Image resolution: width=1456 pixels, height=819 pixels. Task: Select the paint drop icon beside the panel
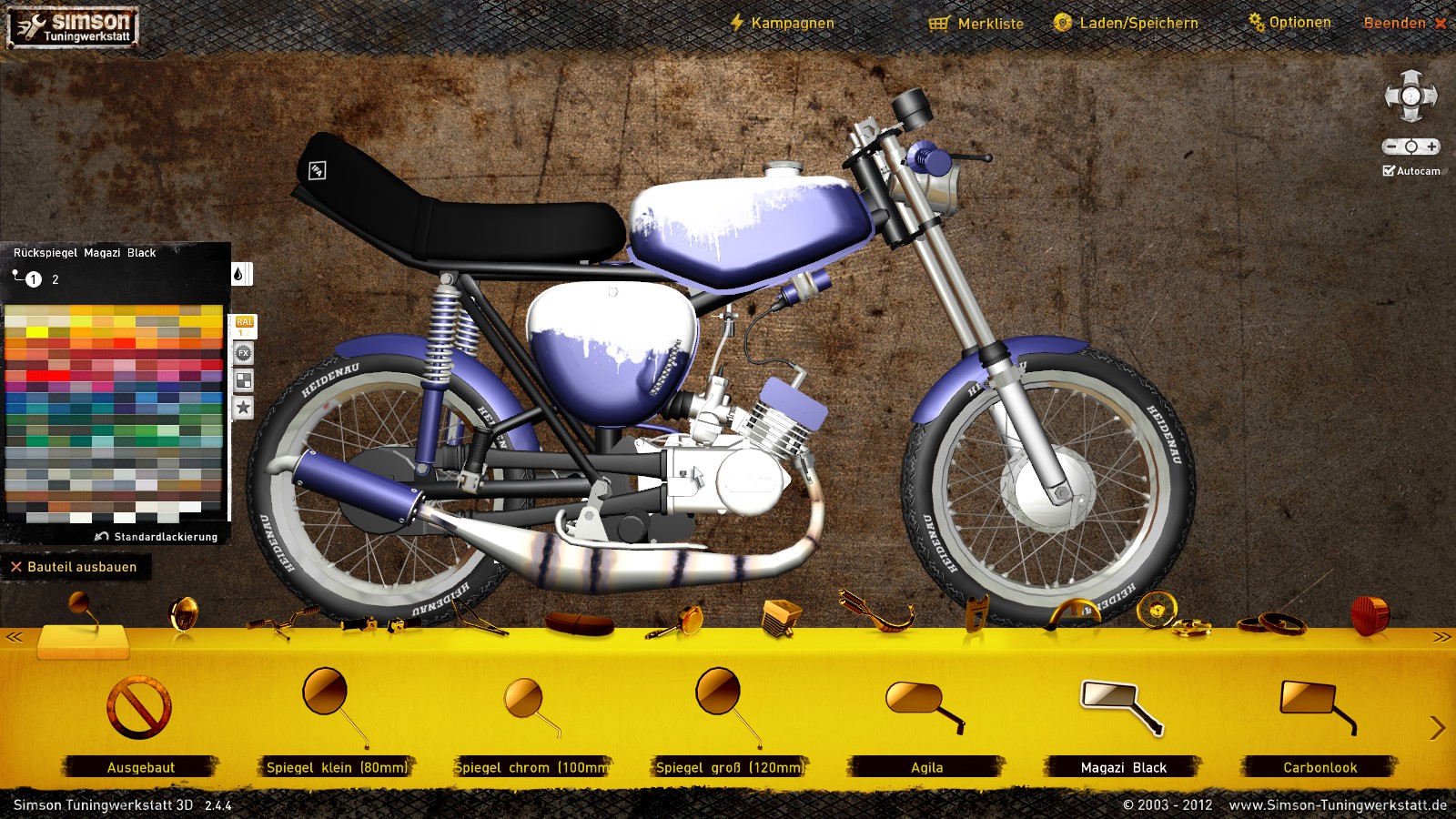tap(239, 273)
